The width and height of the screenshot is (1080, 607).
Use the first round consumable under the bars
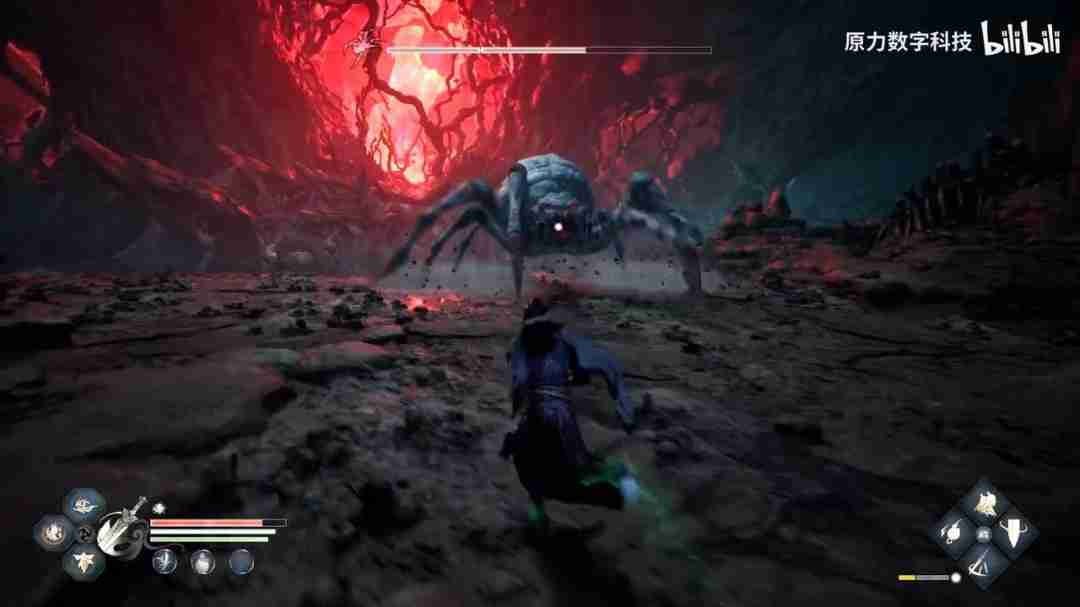tap(165, 561)
